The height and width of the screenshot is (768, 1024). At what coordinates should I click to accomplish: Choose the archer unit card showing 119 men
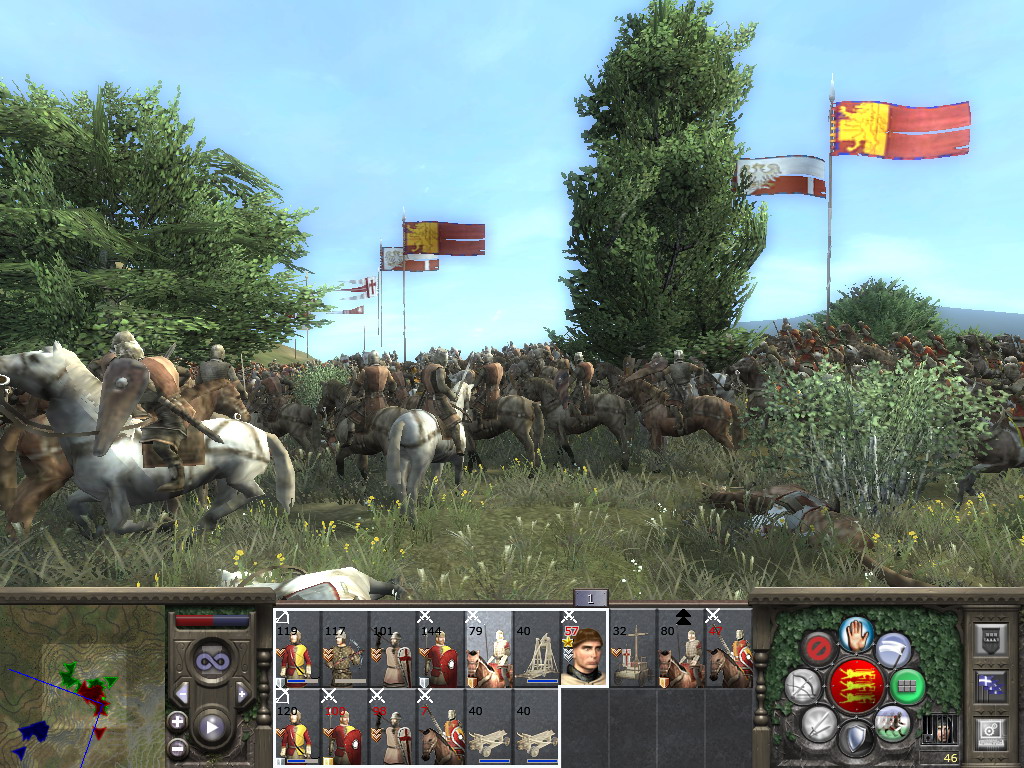point(298,650)
